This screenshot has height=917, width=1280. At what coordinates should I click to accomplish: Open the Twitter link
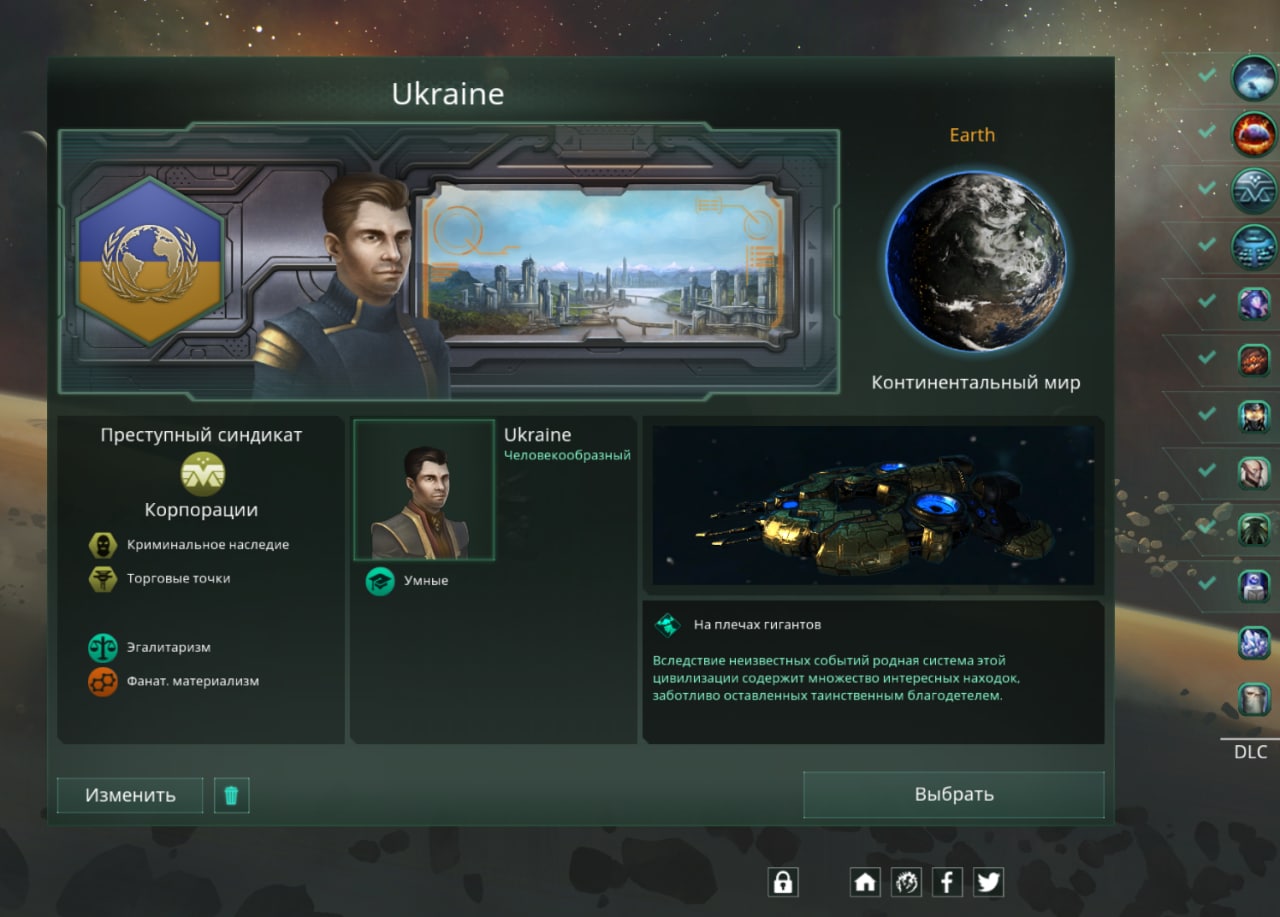(x=988, y=881)
